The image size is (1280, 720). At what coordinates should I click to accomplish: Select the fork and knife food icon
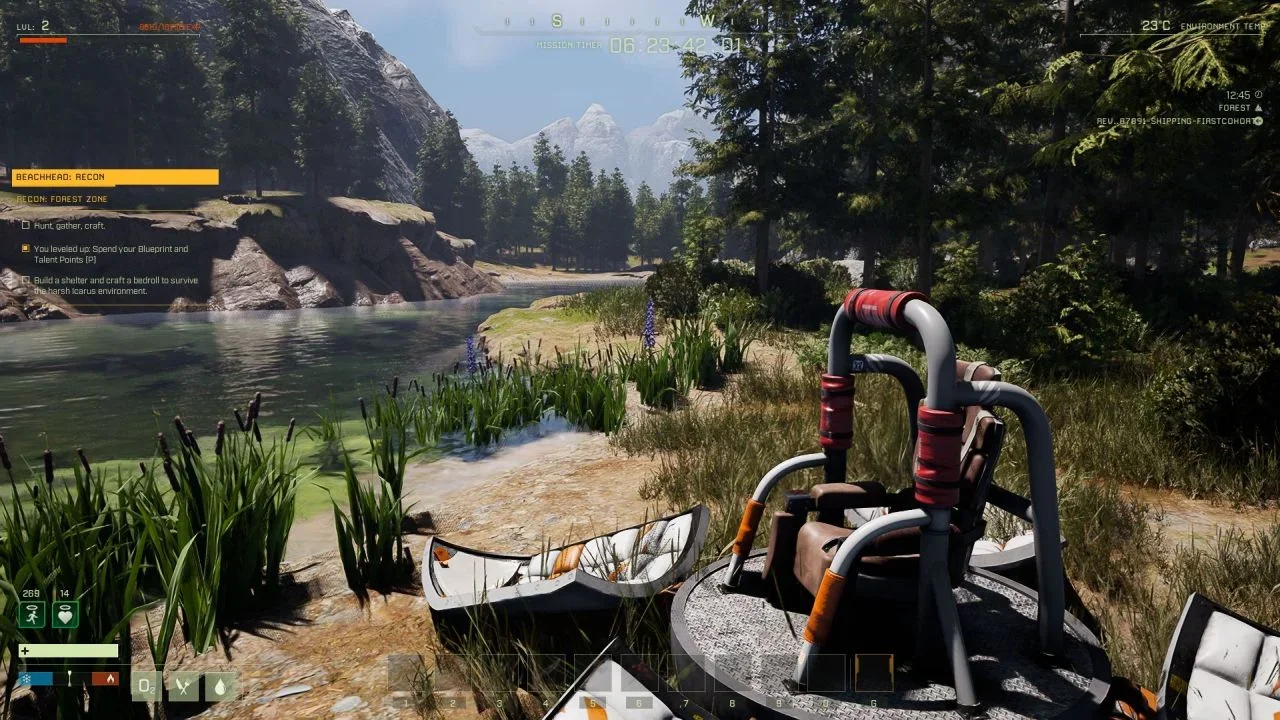coord(183,686)
